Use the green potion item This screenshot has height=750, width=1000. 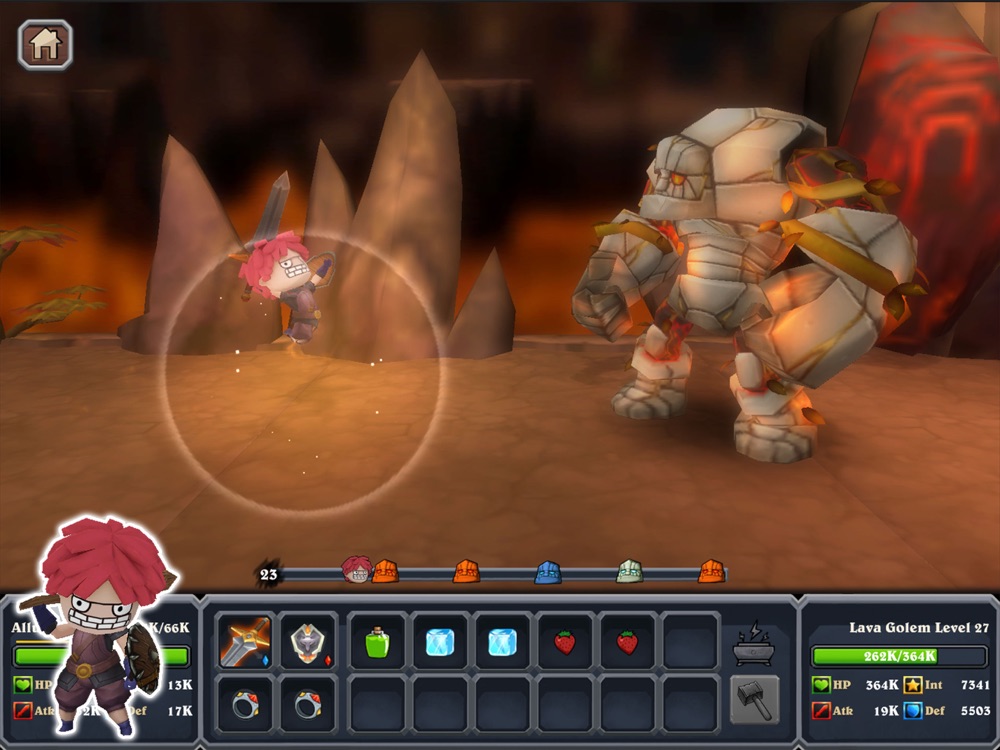tap(377, 642)
